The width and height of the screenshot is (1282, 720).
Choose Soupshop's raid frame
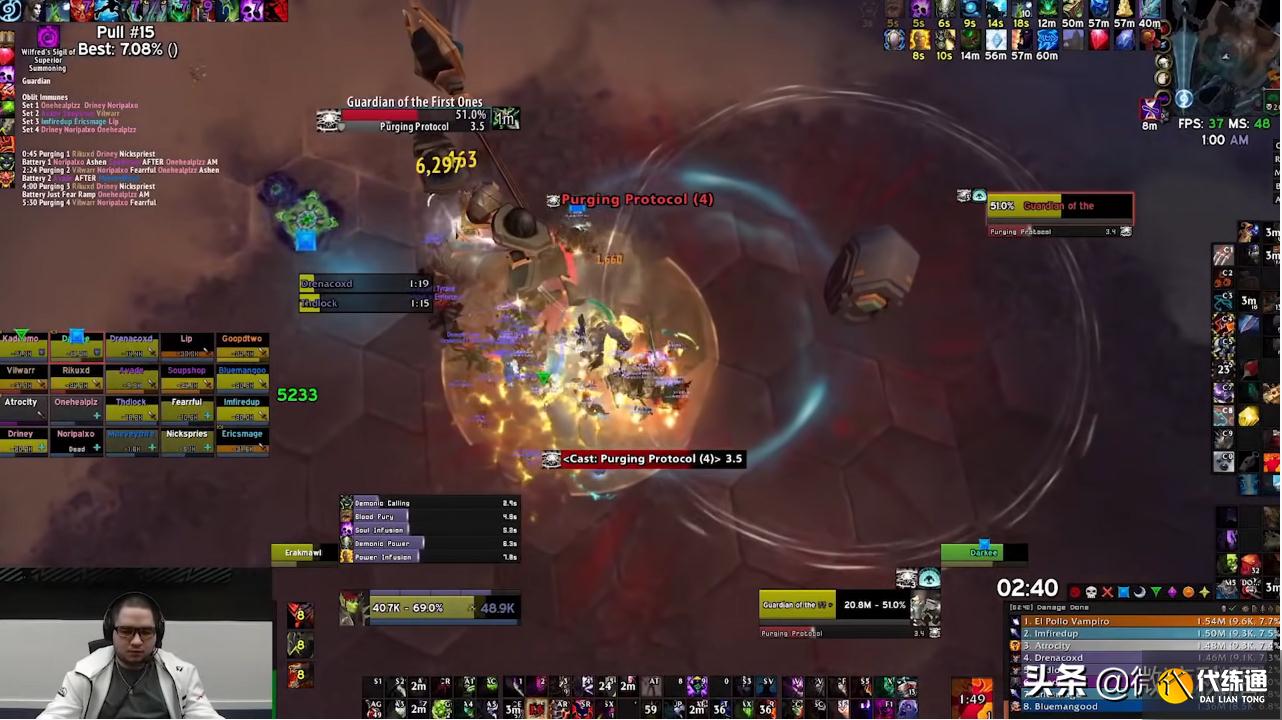(x=186, y=377)
